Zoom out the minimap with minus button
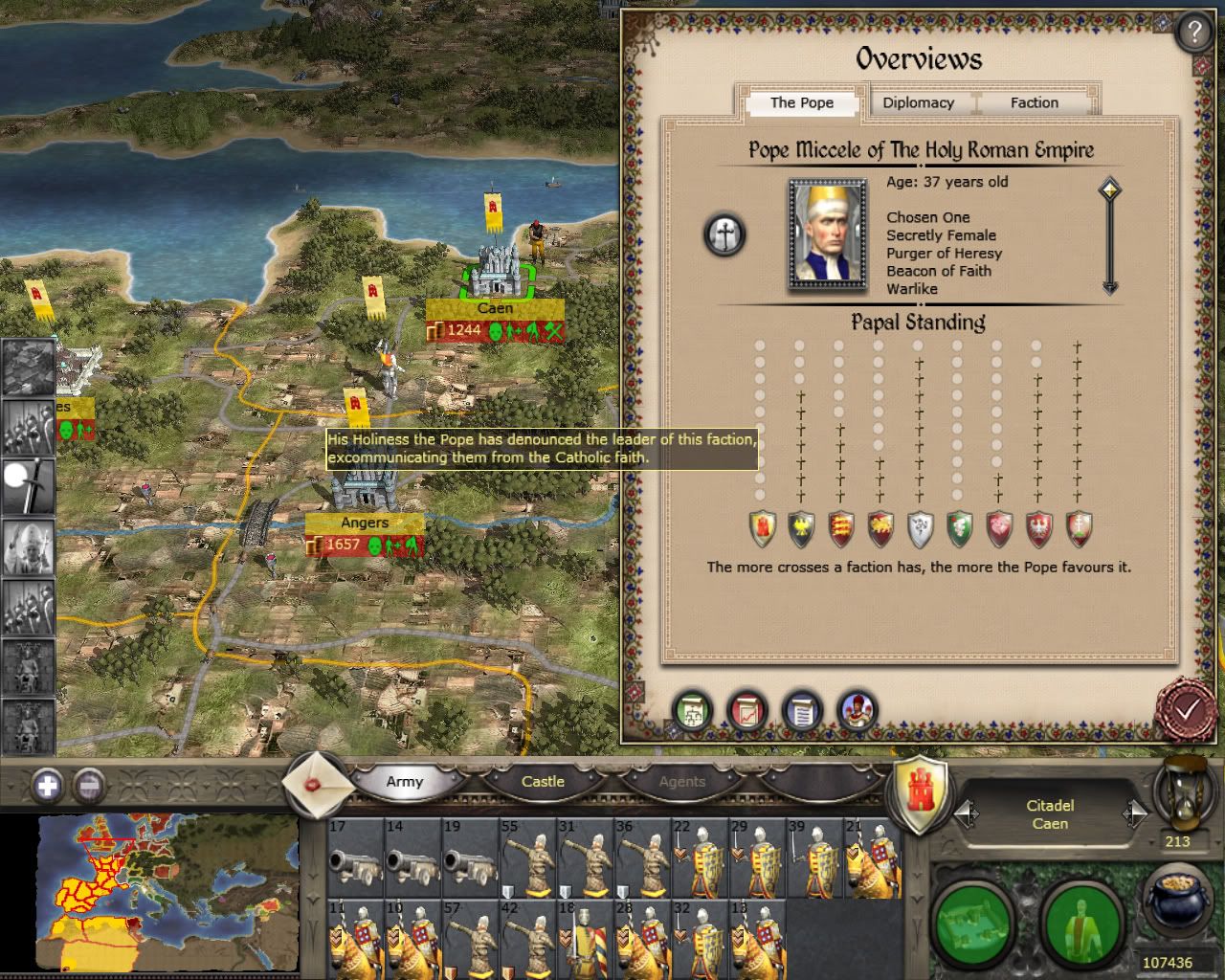Image resolution: width=1225 pixels, height=980 pixels. click(x=88, y=787)
